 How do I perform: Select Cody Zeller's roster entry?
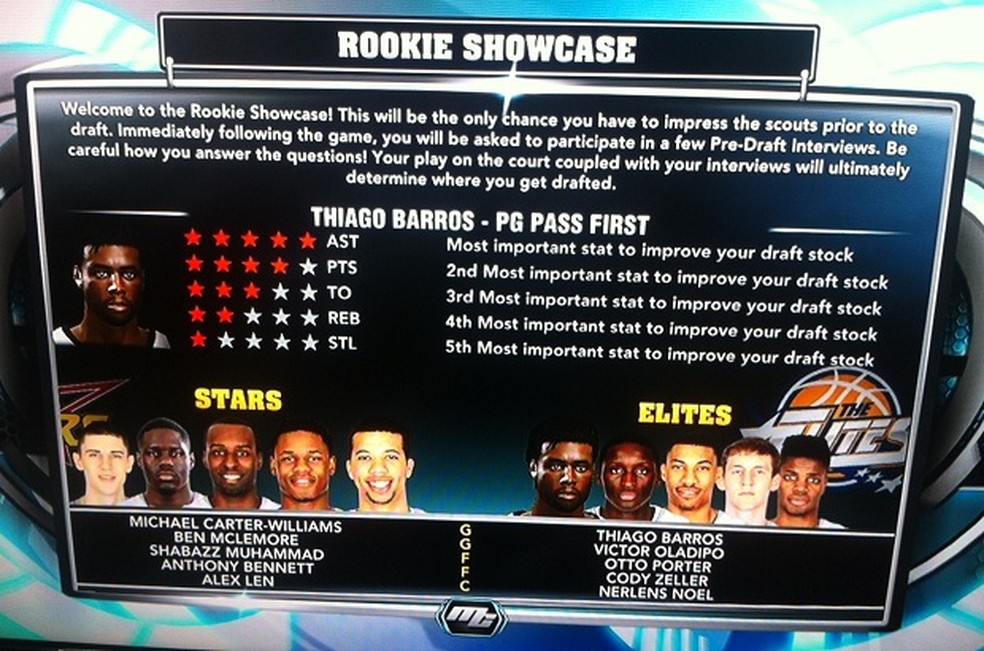click(657, 580)
